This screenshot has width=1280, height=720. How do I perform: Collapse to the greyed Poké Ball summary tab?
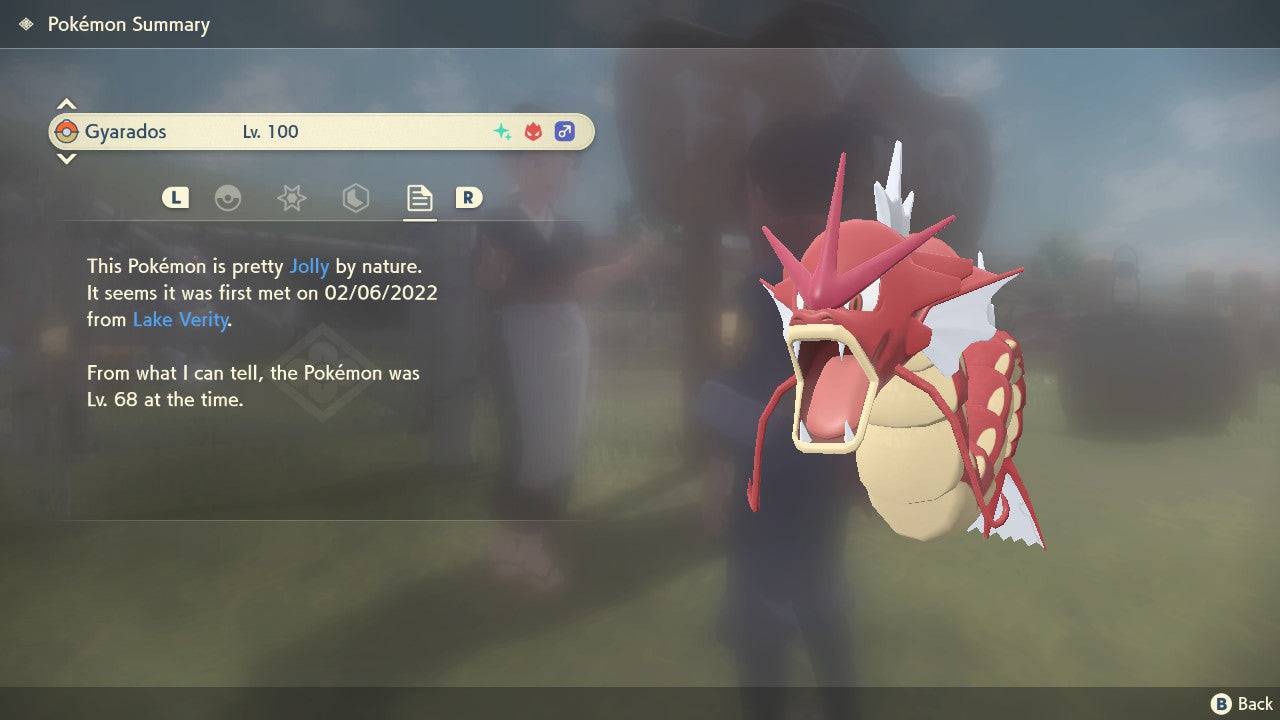229,198
